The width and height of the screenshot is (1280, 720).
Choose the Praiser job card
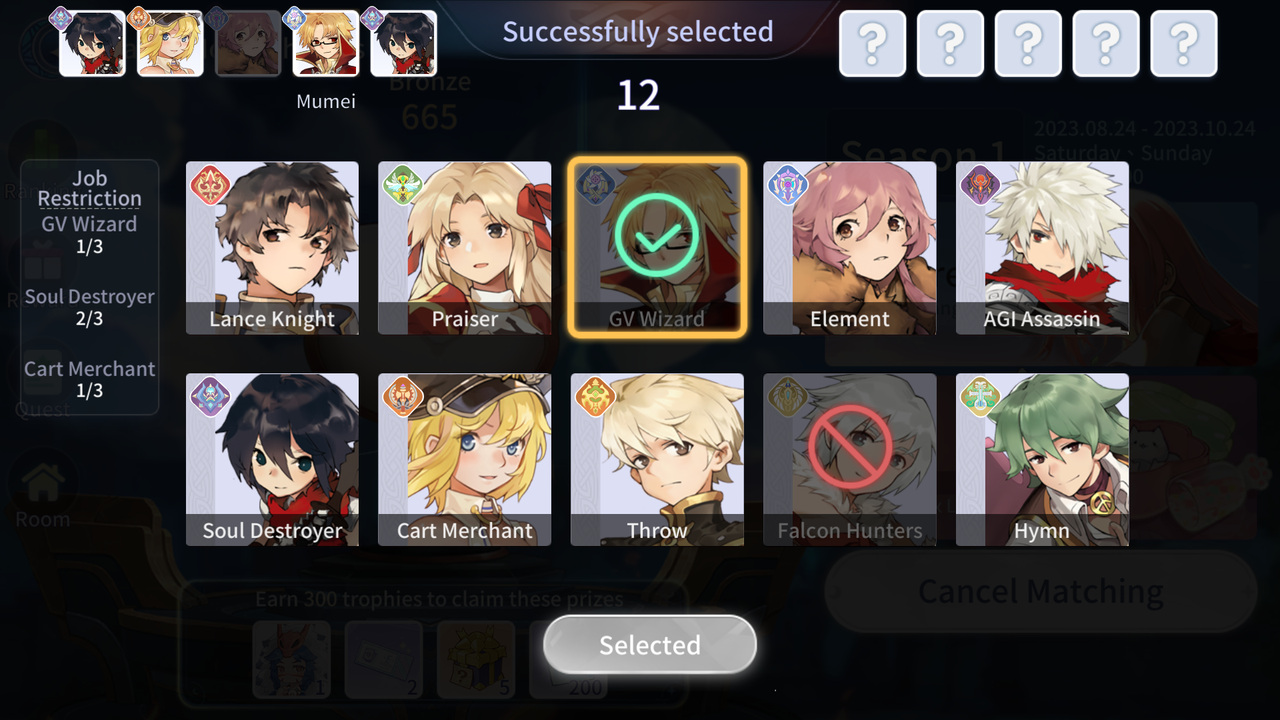tap(465, 248)
